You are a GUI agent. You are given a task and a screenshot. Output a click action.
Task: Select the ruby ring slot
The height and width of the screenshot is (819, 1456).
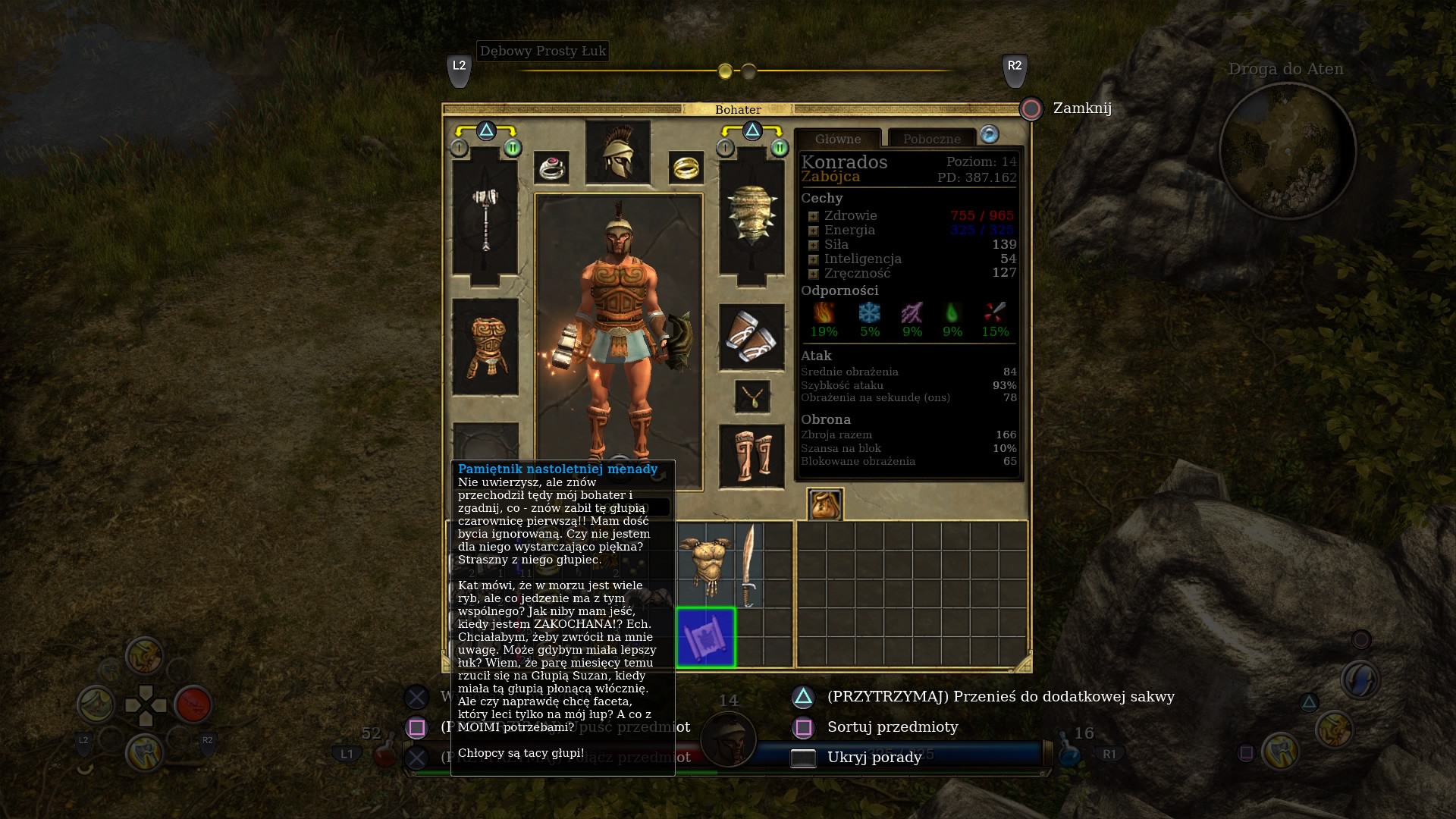pos(551,168)
